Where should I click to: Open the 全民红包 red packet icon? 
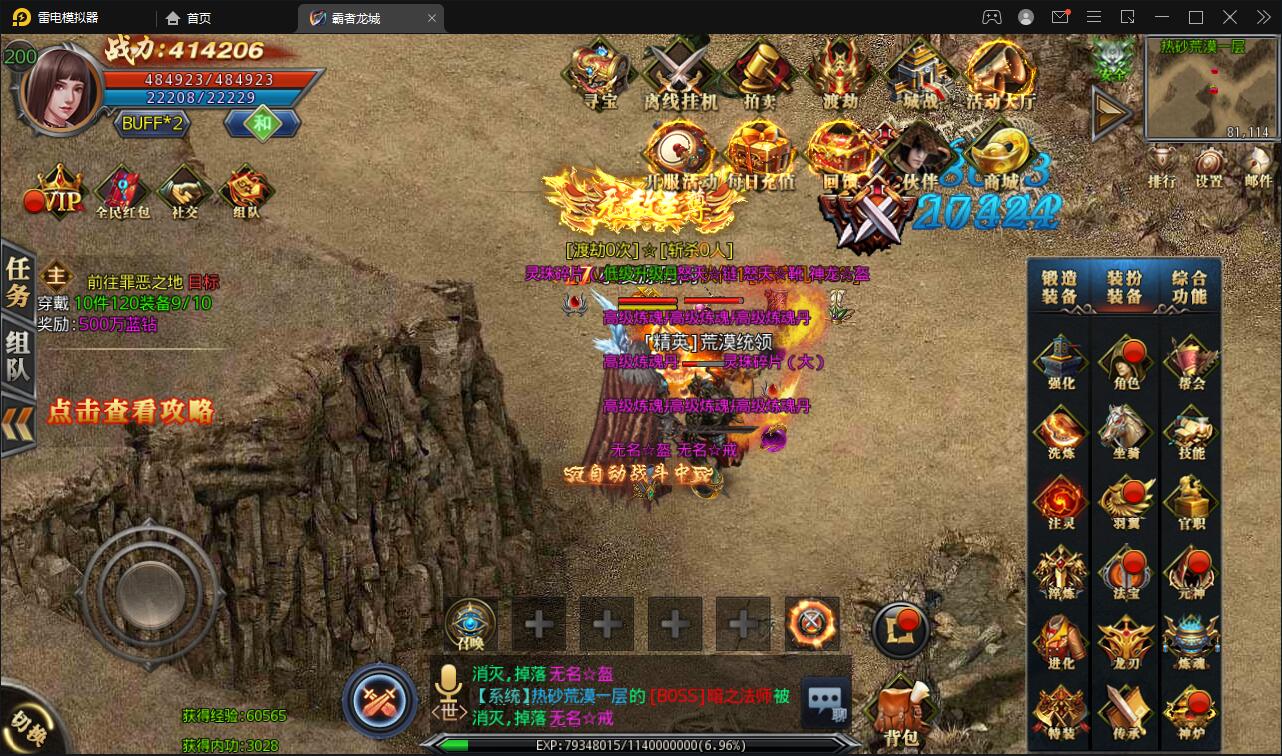(x=122, y=190)
